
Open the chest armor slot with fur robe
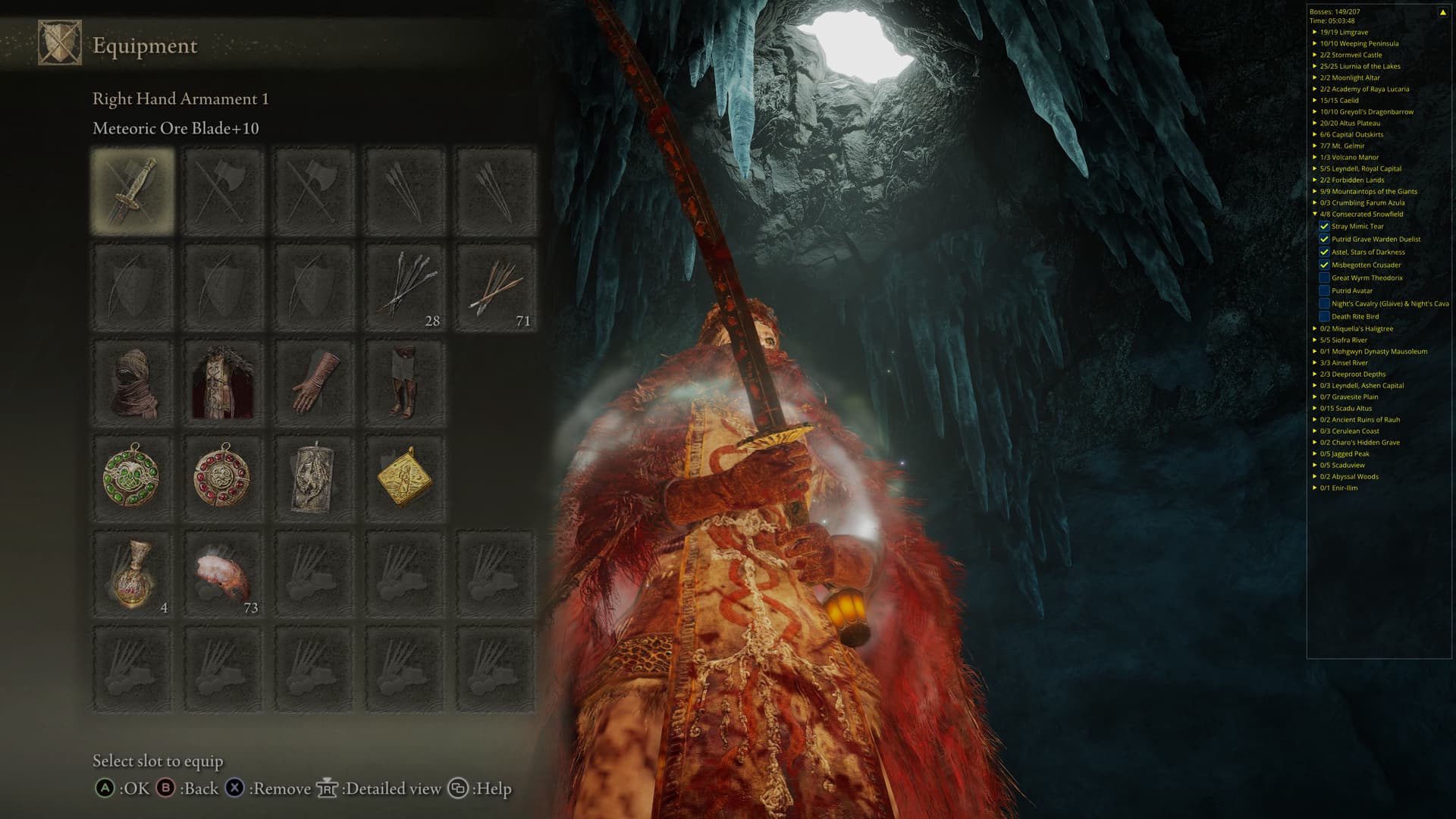pos(223,382)
